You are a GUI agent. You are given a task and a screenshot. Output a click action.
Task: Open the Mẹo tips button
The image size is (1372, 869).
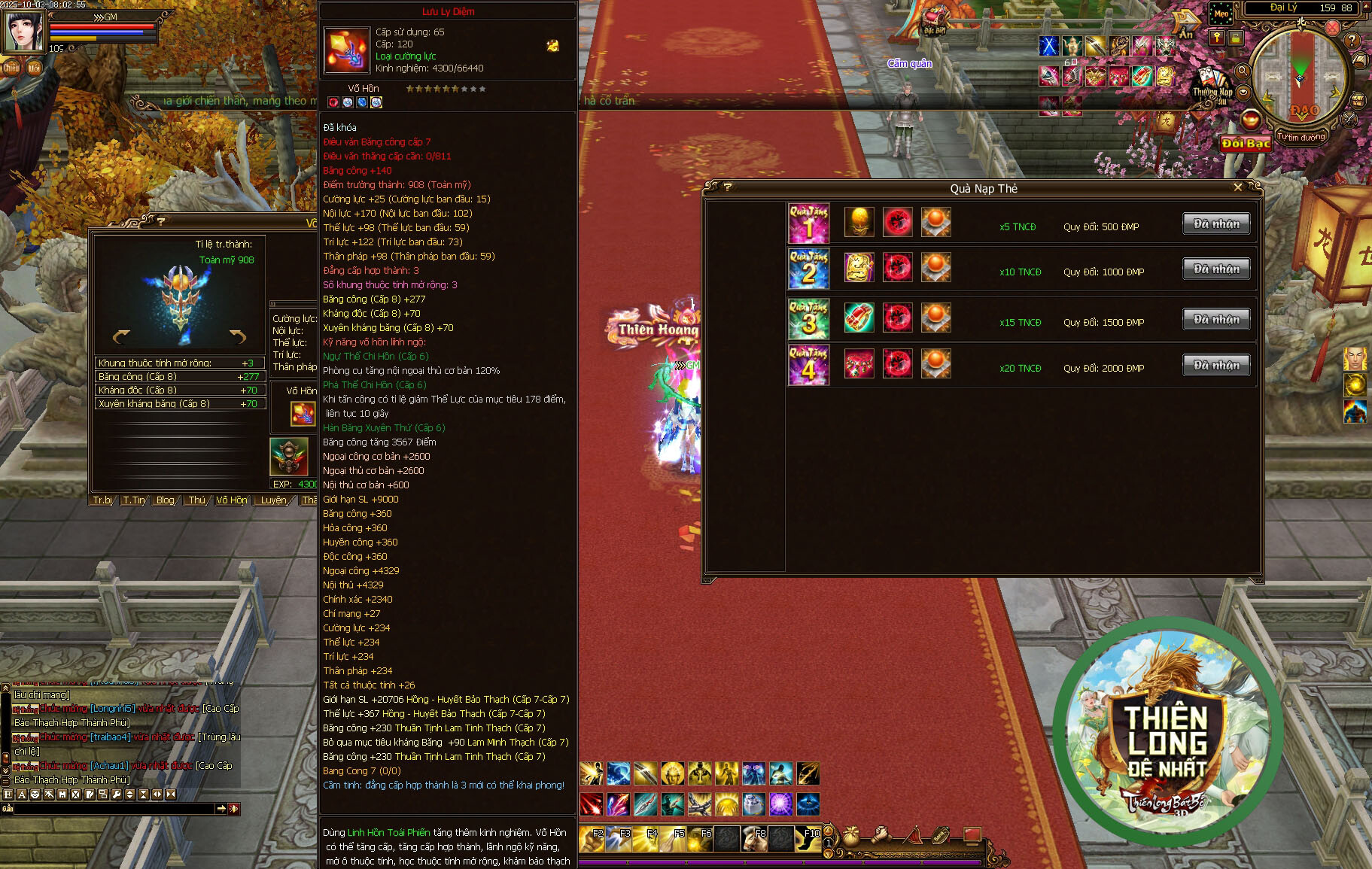pos(1221,14)
